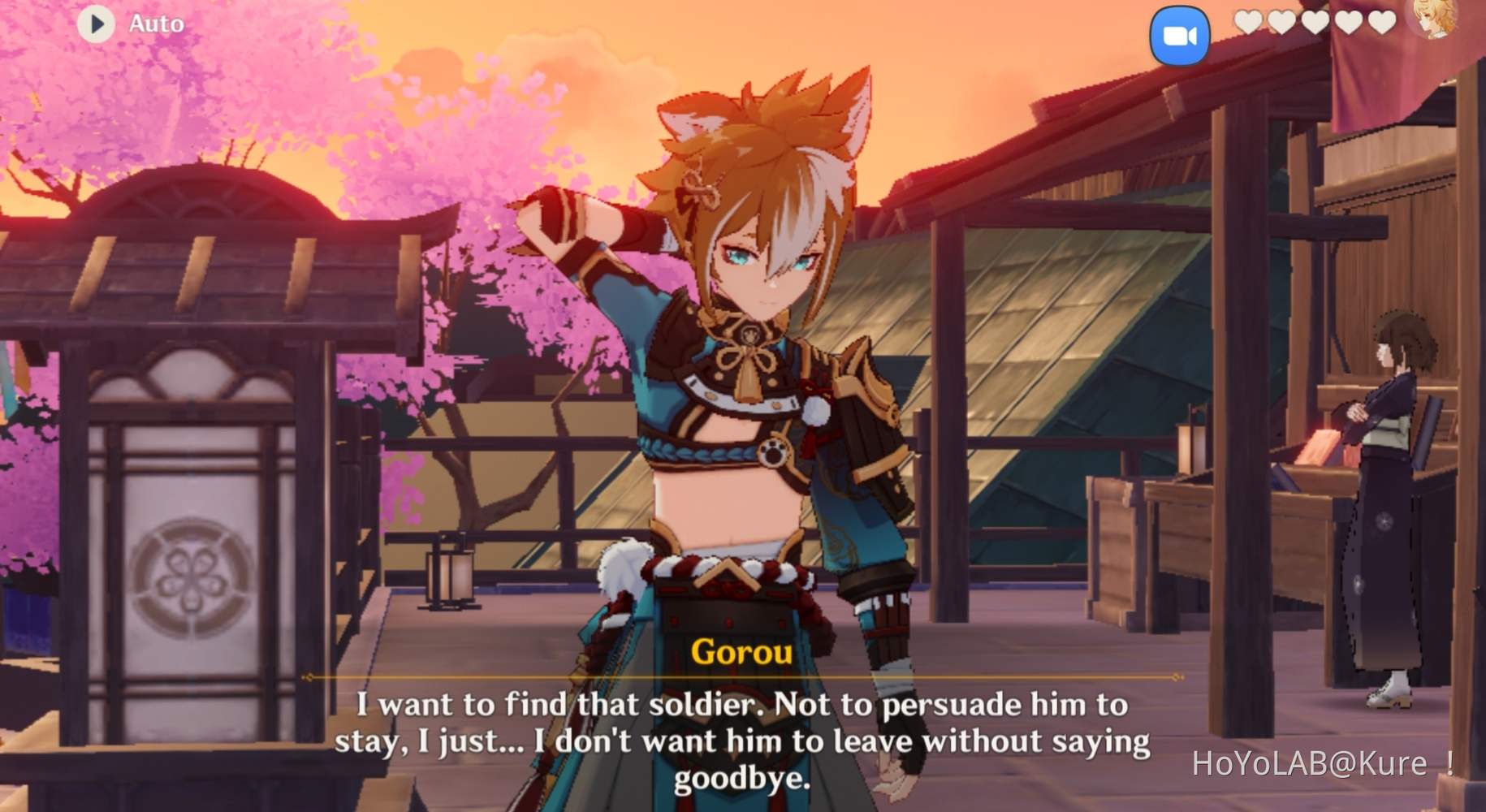
Task: Click Gorou's name label
Action: tap(743, 652)
